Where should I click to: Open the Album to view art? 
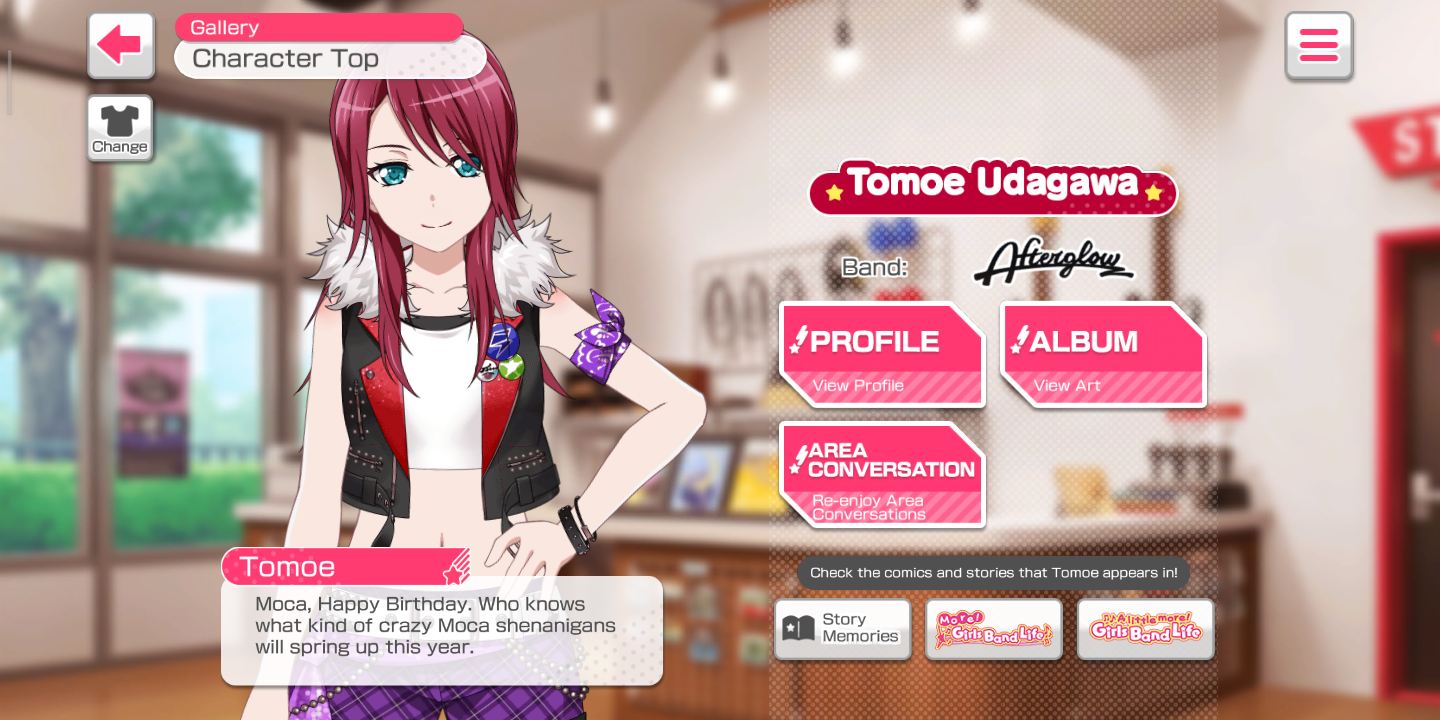1102,355
